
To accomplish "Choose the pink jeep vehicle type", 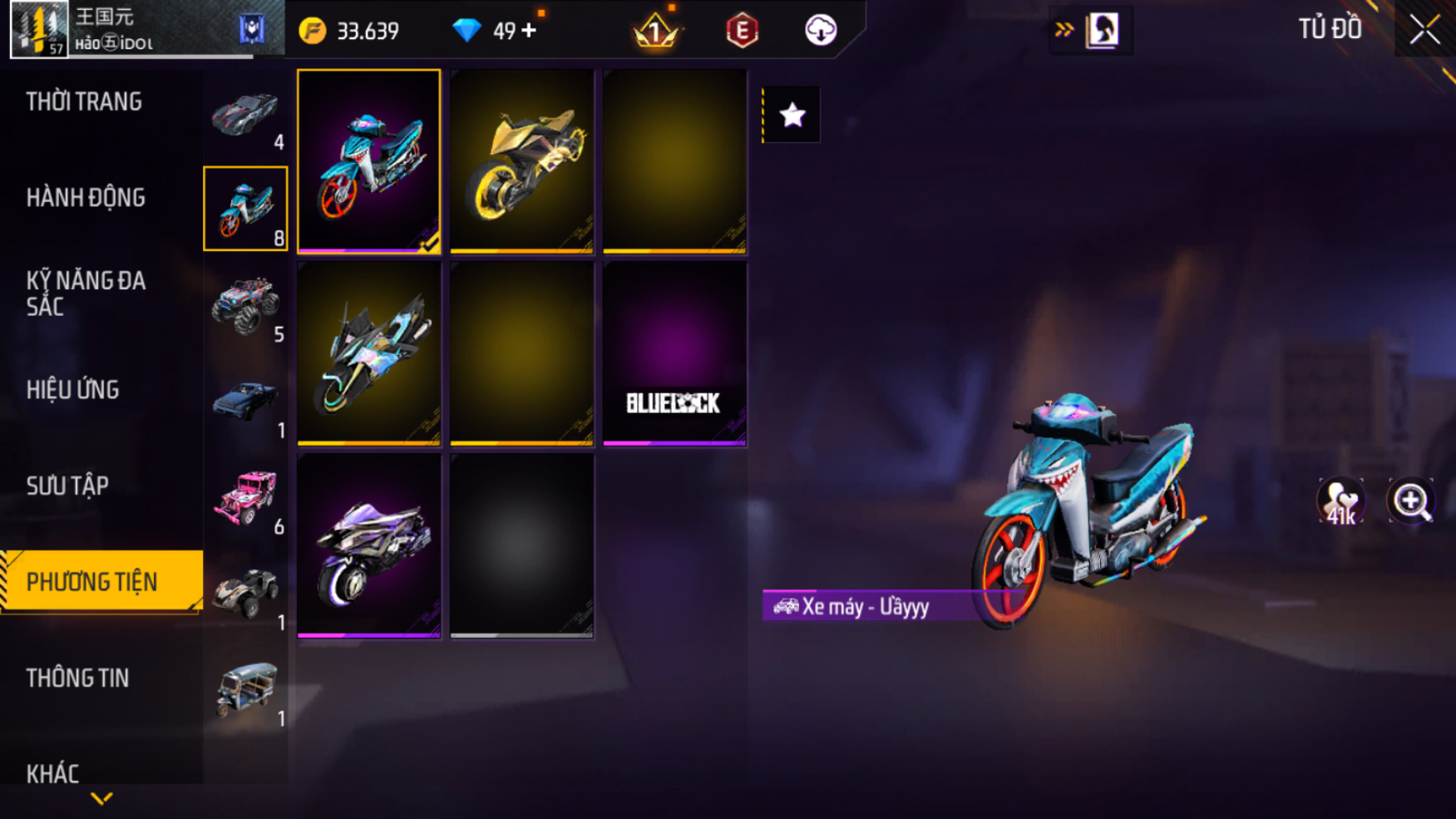I will point(245,498).
